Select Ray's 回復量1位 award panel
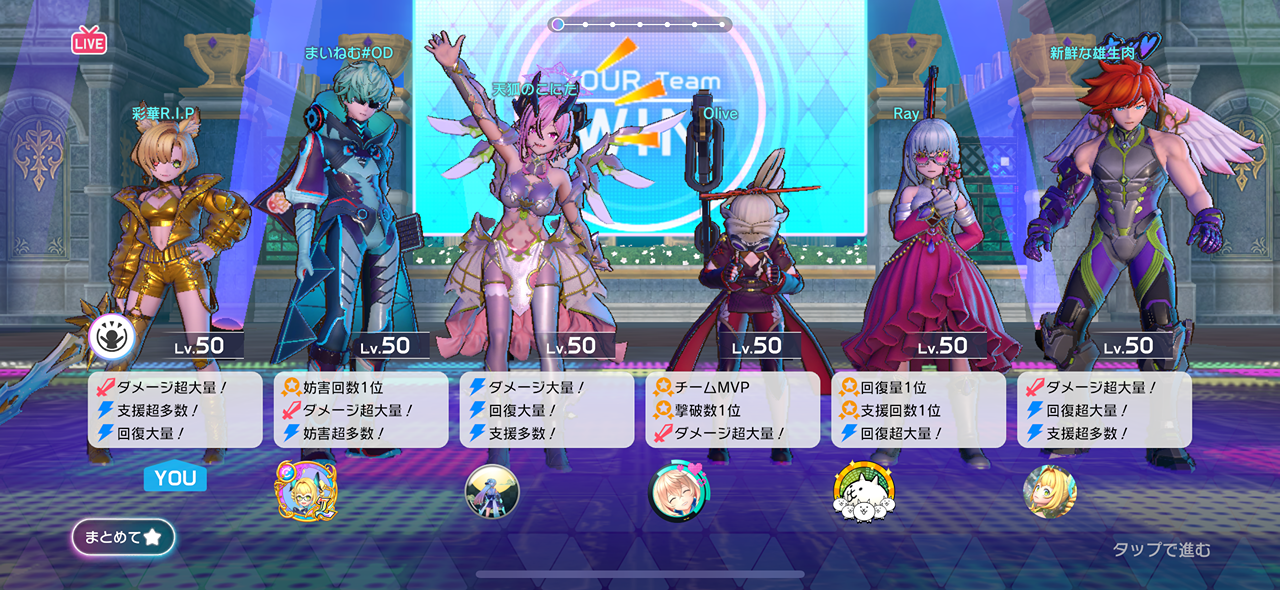 [918, 410]
